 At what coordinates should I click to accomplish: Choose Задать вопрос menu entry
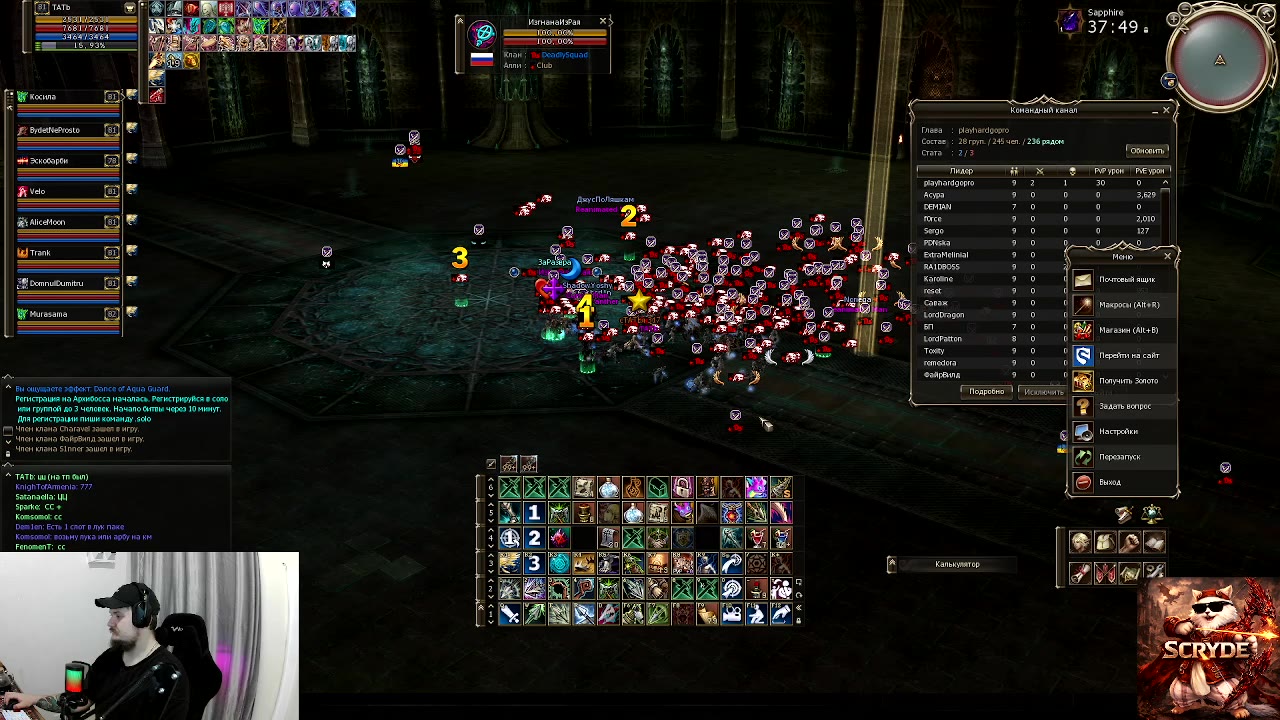point(1124,406)
